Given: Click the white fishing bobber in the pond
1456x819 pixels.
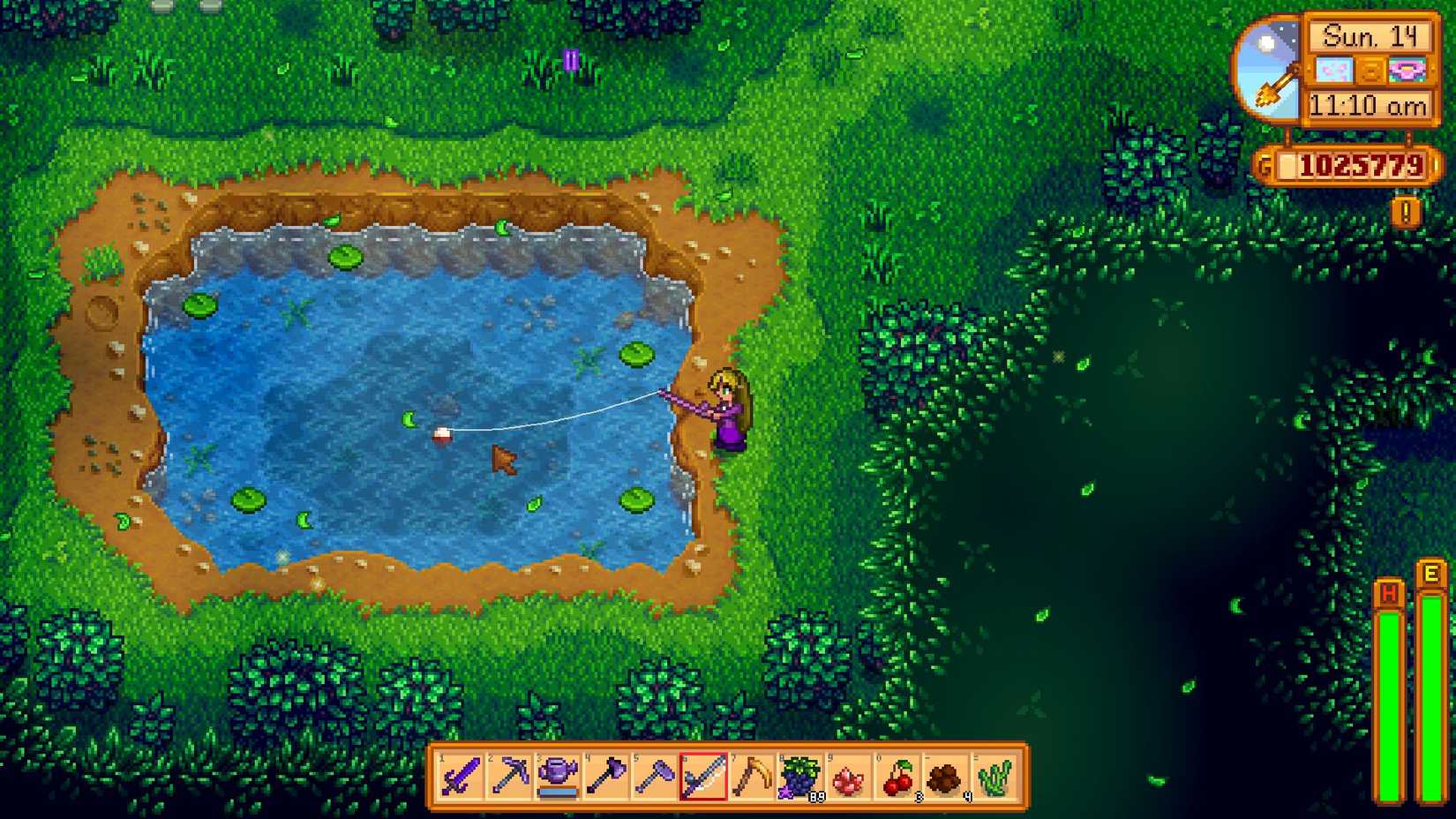Looking at the screenshot, I should pos(441,433).
